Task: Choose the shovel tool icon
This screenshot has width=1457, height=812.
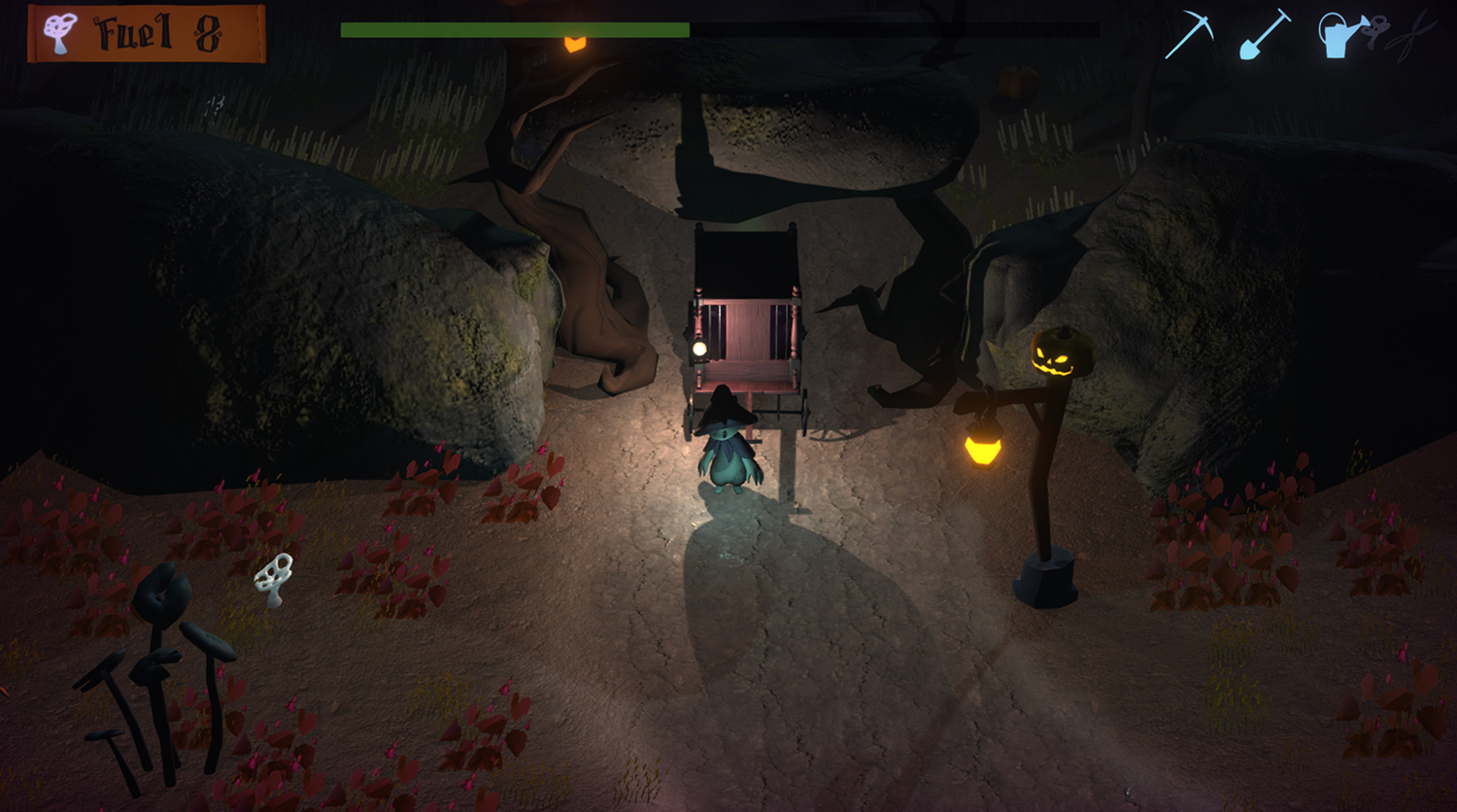Action: tap(1265, 34)
